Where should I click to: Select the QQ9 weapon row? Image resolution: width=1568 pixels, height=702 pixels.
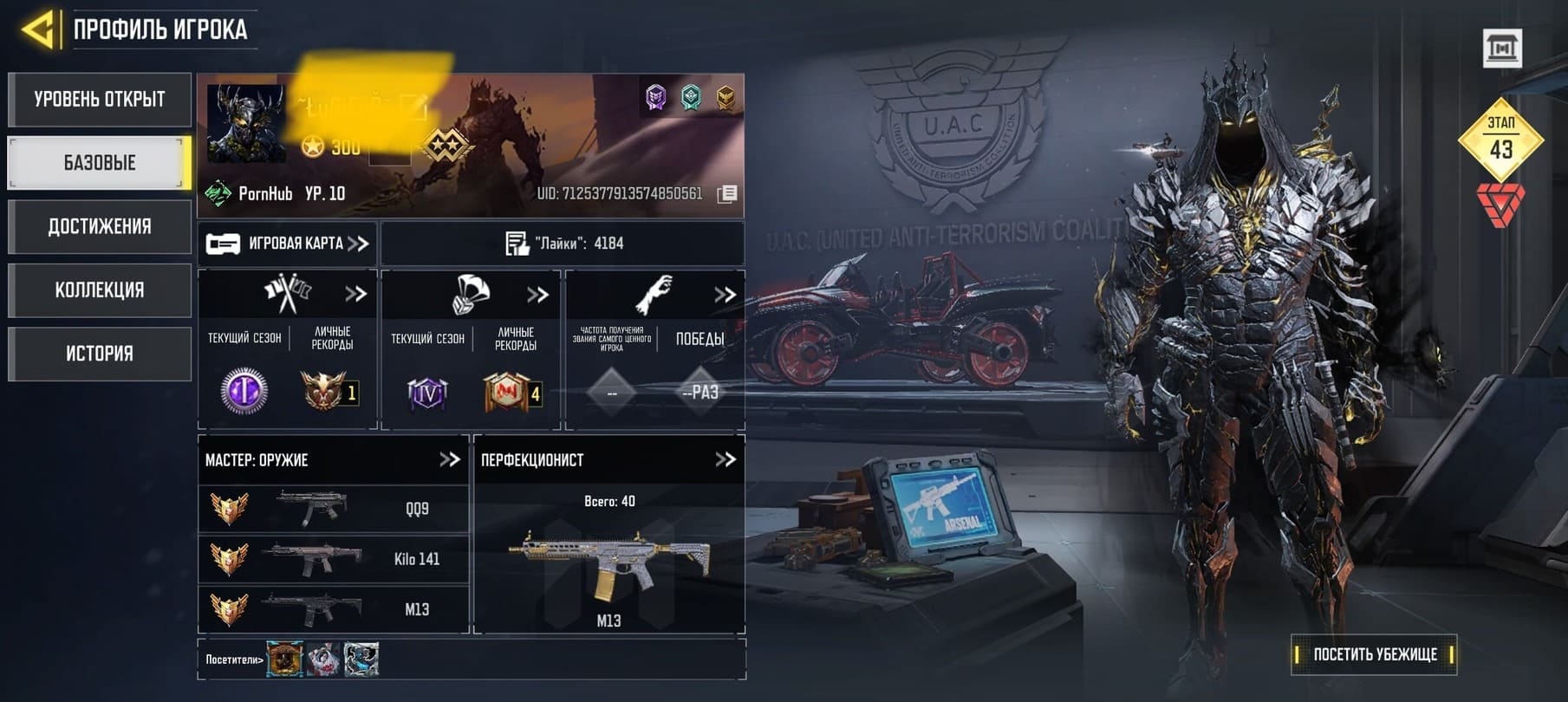tap(334, 509)
